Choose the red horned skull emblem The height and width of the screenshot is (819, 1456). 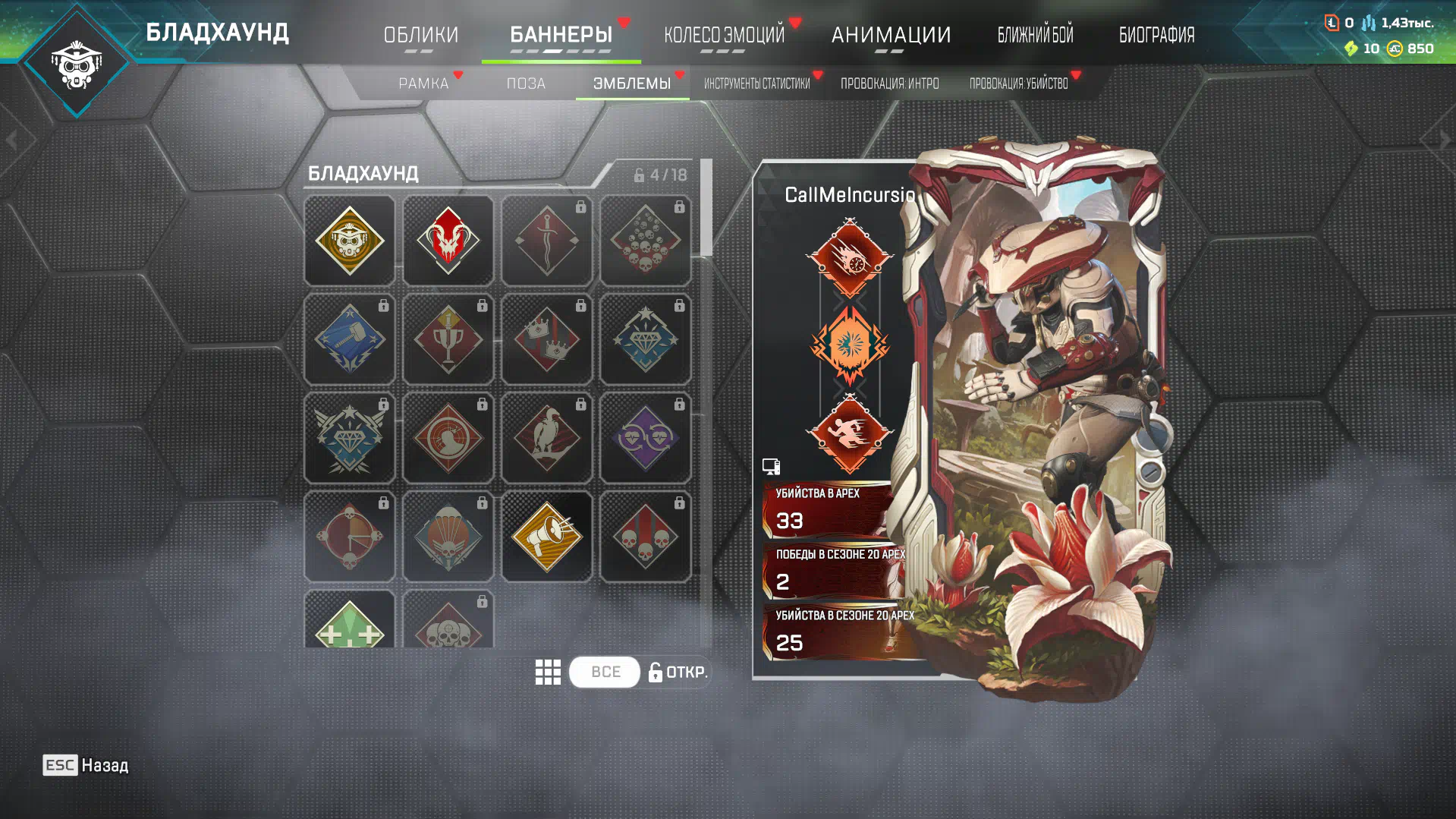tap(448, 241)
